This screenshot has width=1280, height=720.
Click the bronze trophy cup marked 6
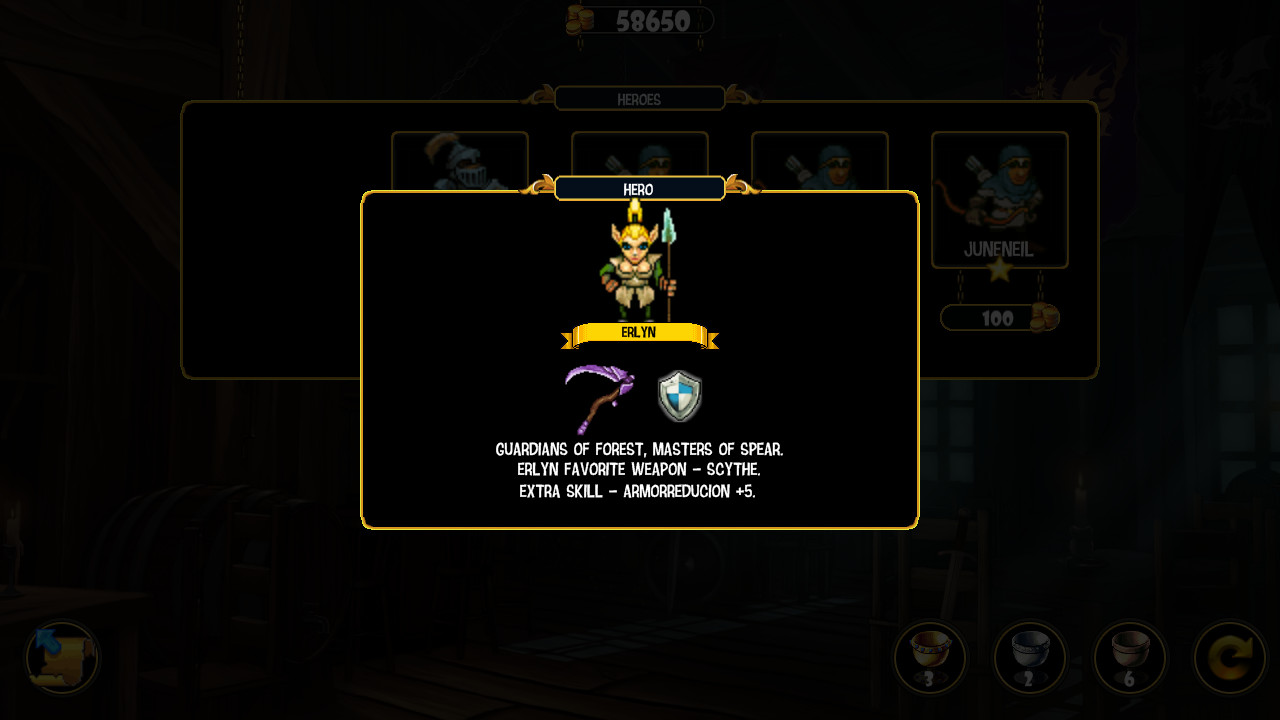[1130, 658]
